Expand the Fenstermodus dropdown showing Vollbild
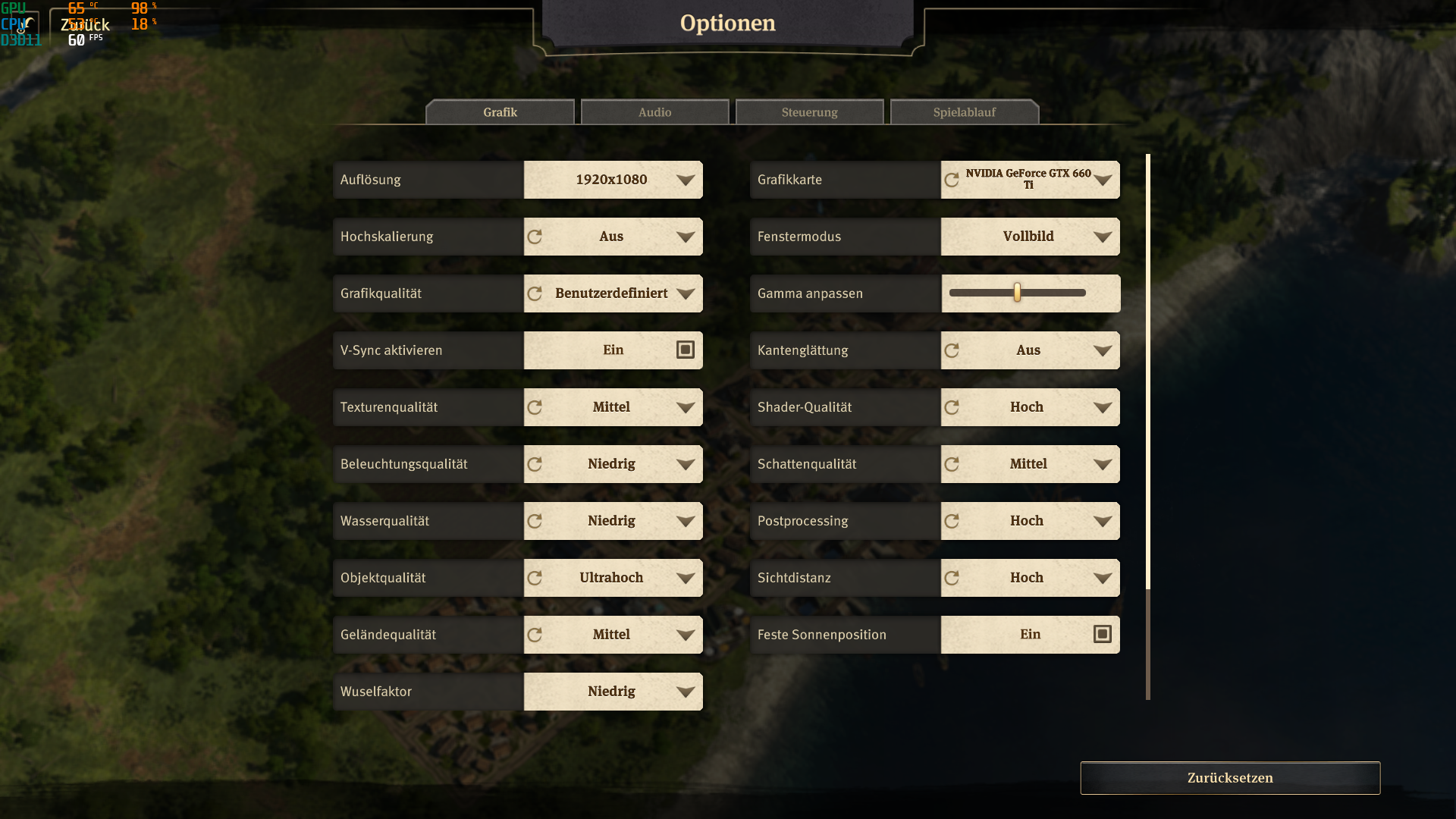The width and height of the screenshot is (1456, 819). tap(1030, 237)
